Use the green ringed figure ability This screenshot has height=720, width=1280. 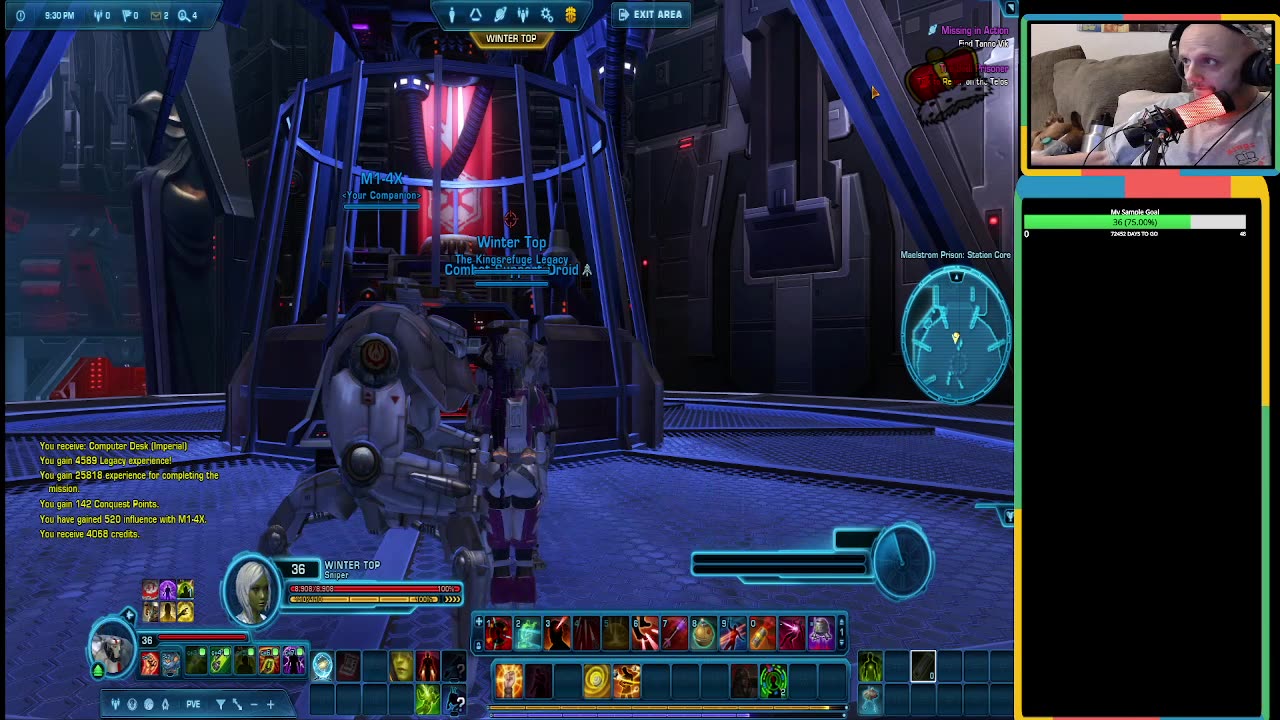773,681
